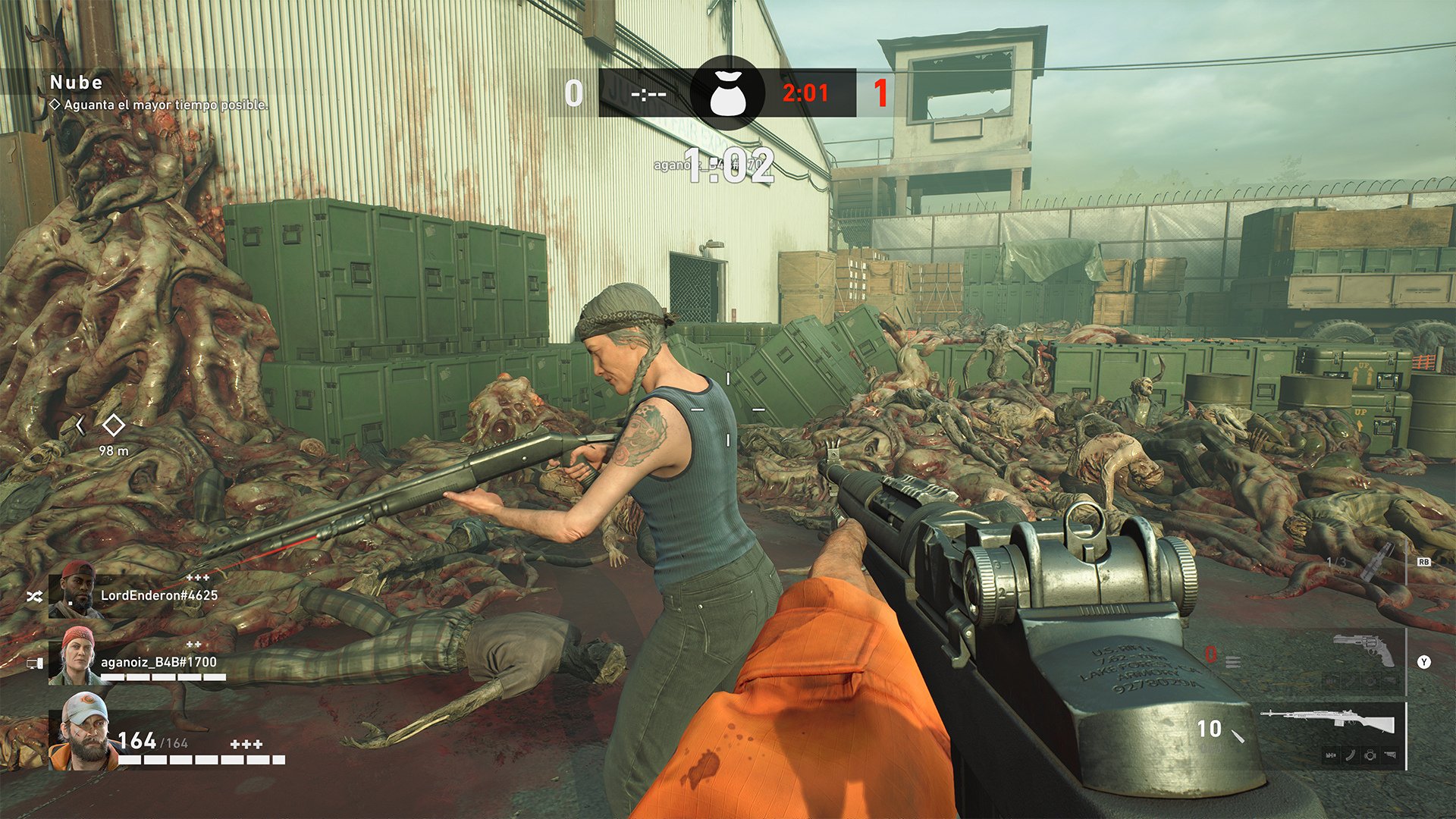Select aganoiz_B4B#1700's segmented stamina bar
Screen dimensions: 1456x819
click(163, 676)
